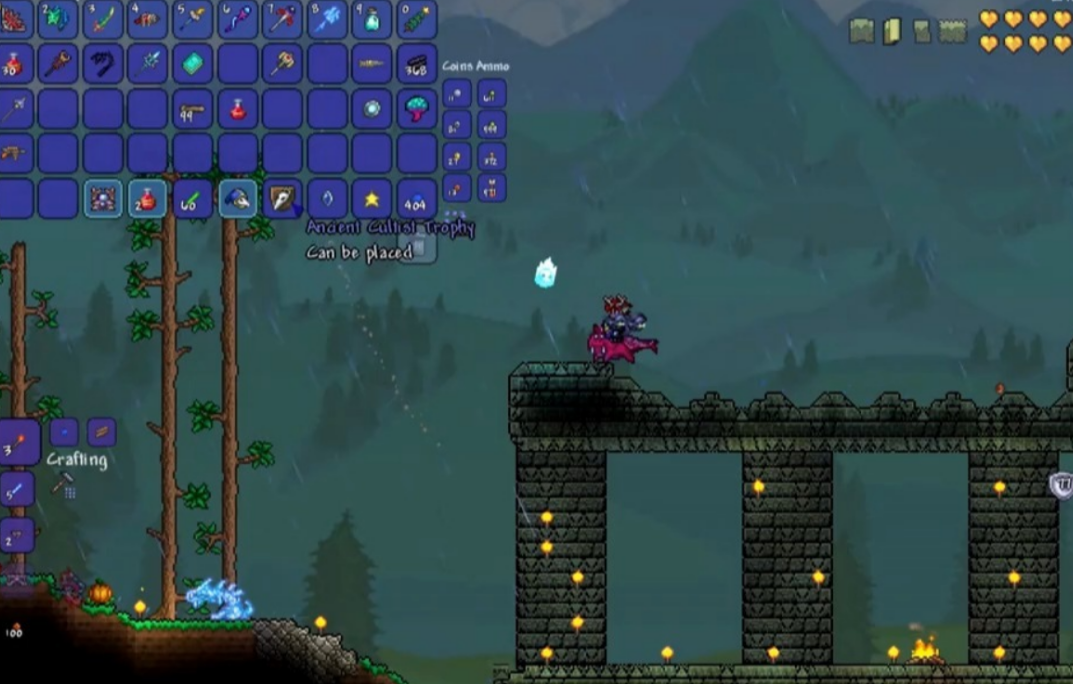Select the red pickaxe in hotbar slot 7
Screen dimensions: 1073x684
point(282,19)
